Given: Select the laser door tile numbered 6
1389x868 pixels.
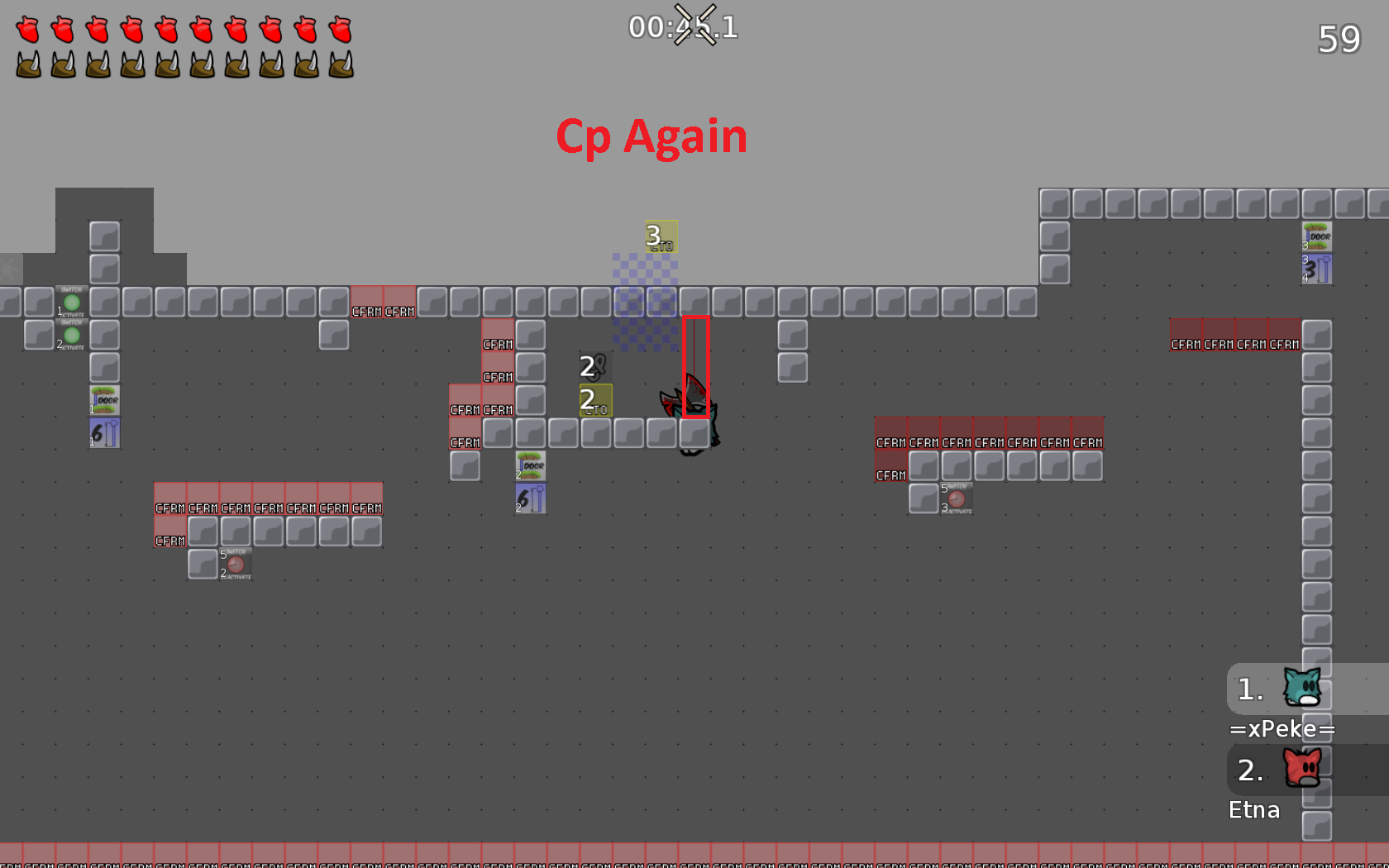Looking at the screenshot, I should click(103, 431).
